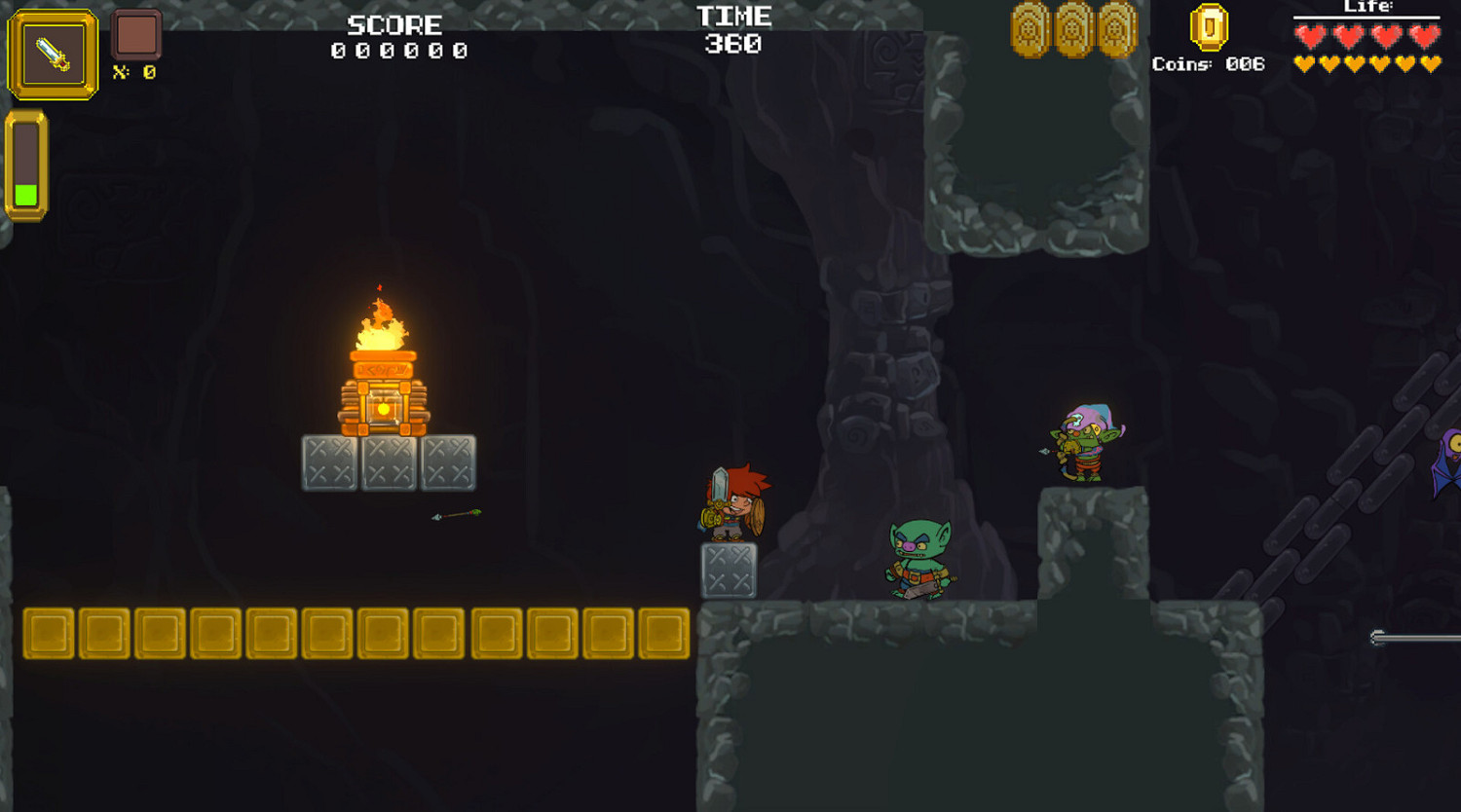Viewport: 1461px width, 812px height.
Task: Click the Coins: 006 label
Action: pyautogui.click(x=1208, y=64)
